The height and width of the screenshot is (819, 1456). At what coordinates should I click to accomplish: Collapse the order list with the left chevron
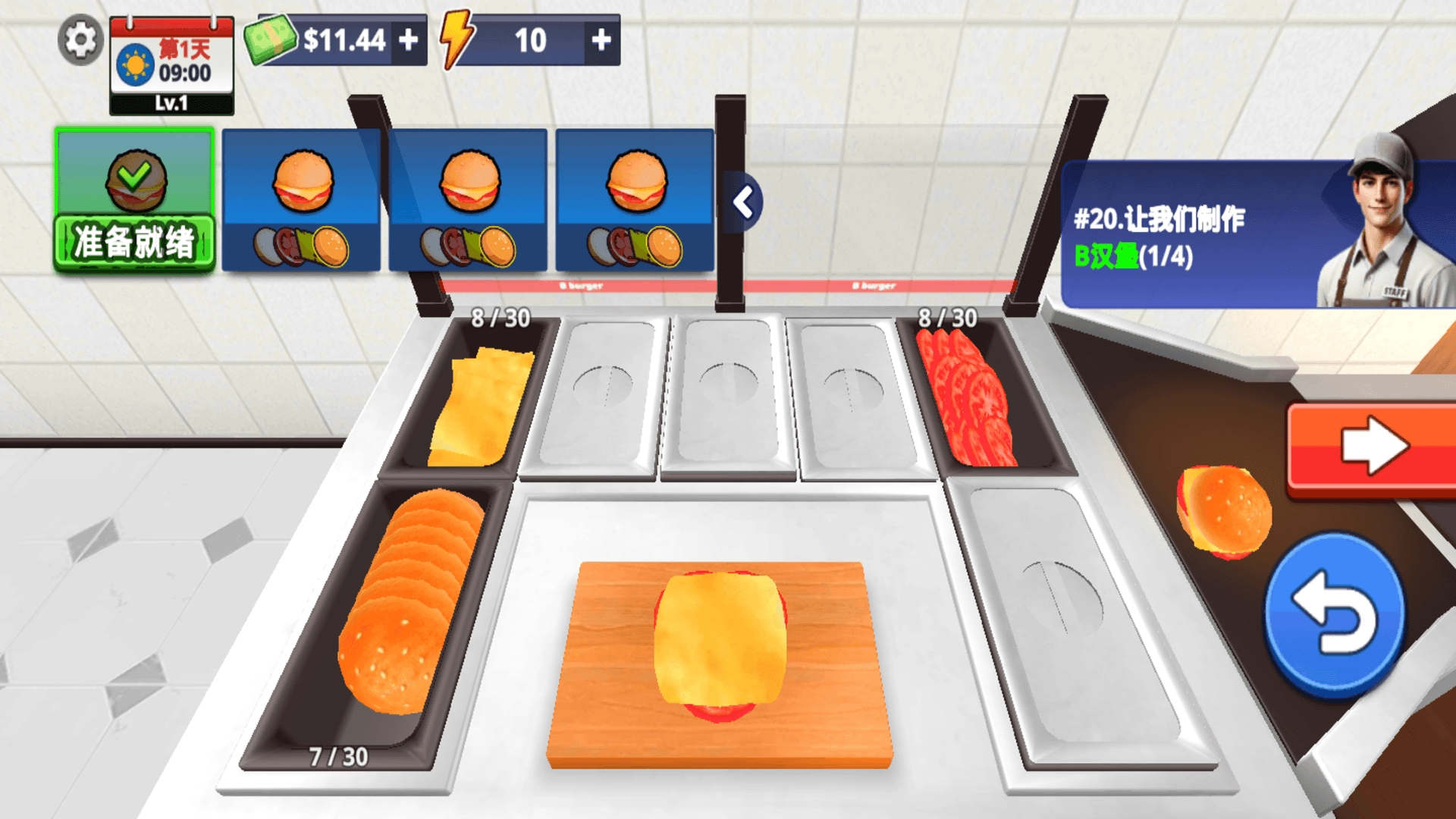click(x=744, y=202)
